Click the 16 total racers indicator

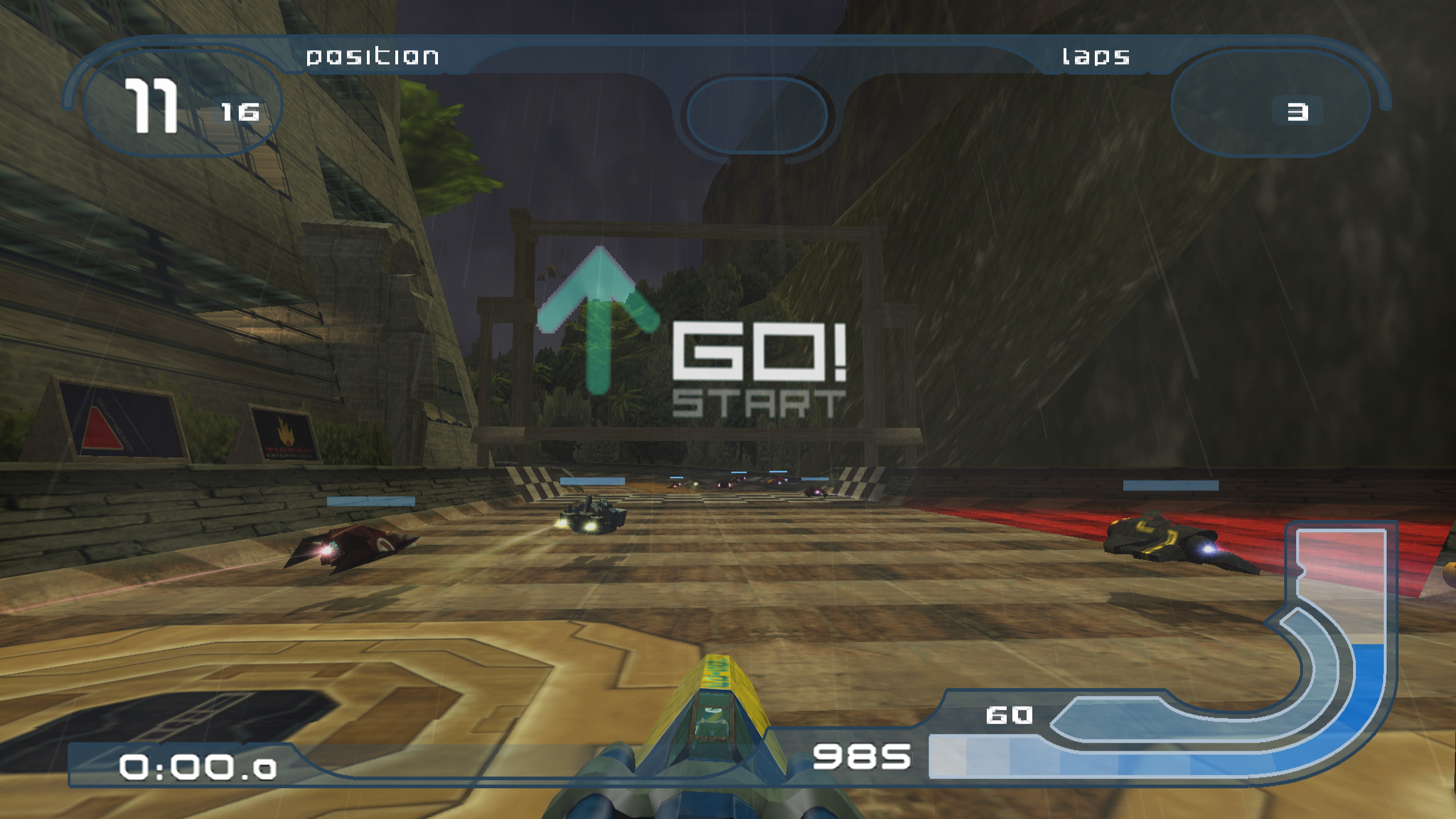[239, 112]
